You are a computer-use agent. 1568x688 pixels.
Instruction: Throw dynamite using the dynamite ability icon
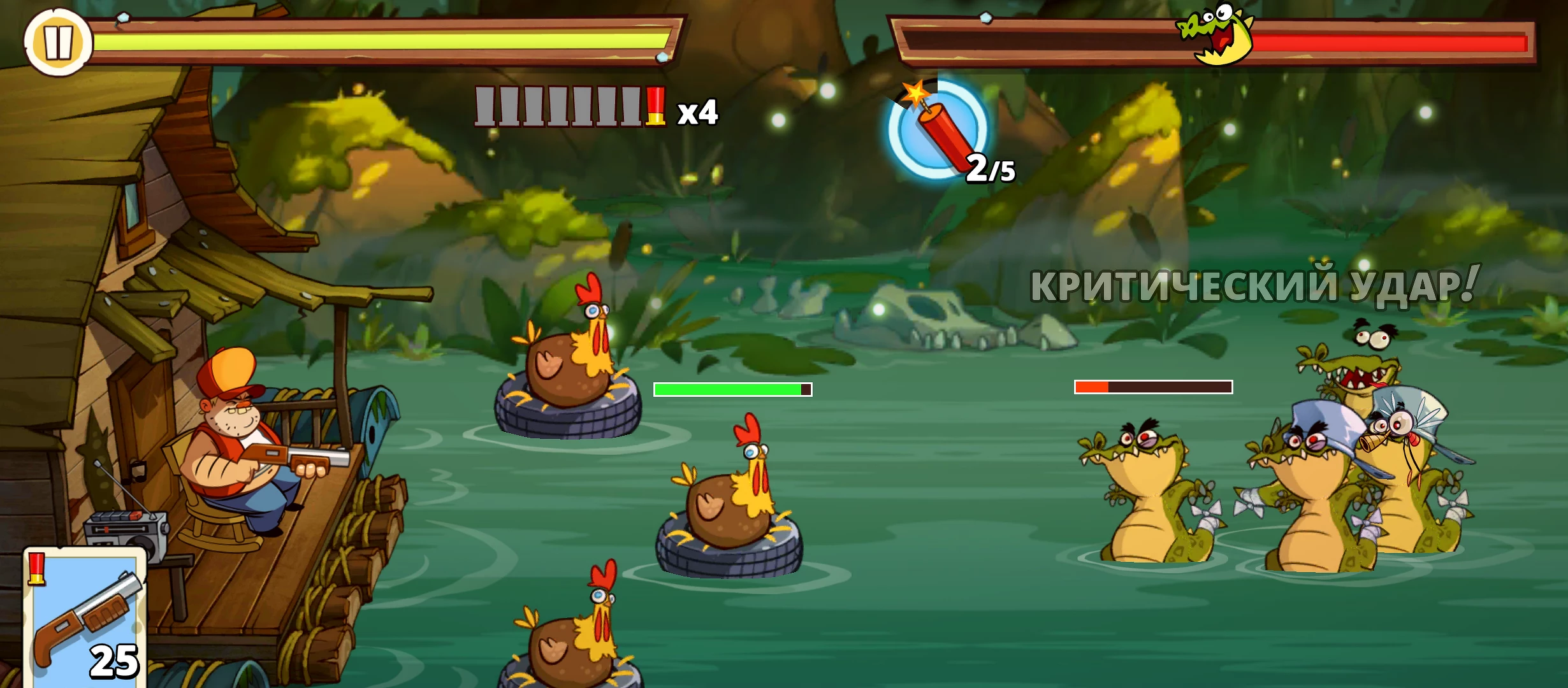(938, 129)
